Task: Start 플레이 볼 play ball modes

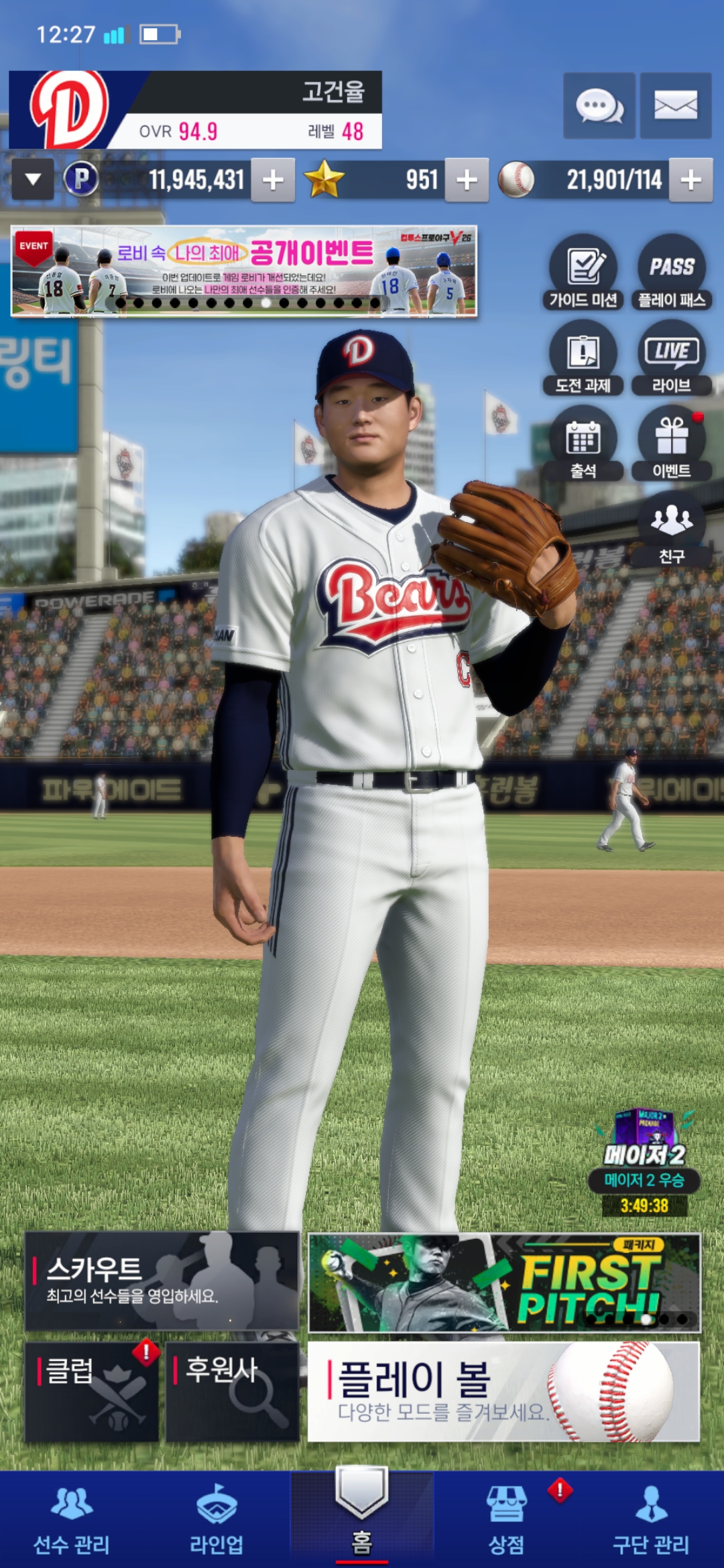Action: tap(503, 1391)
